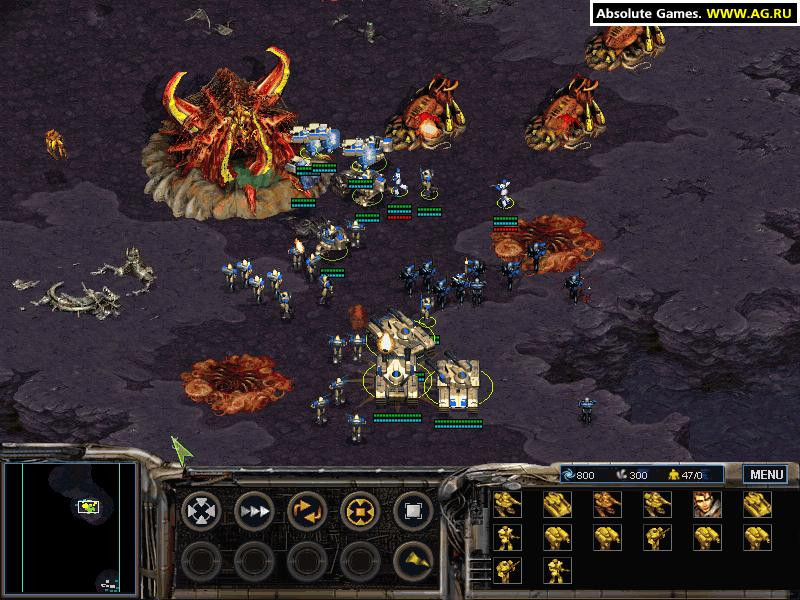Activate the four-arrow Move command

coord(201,510)
